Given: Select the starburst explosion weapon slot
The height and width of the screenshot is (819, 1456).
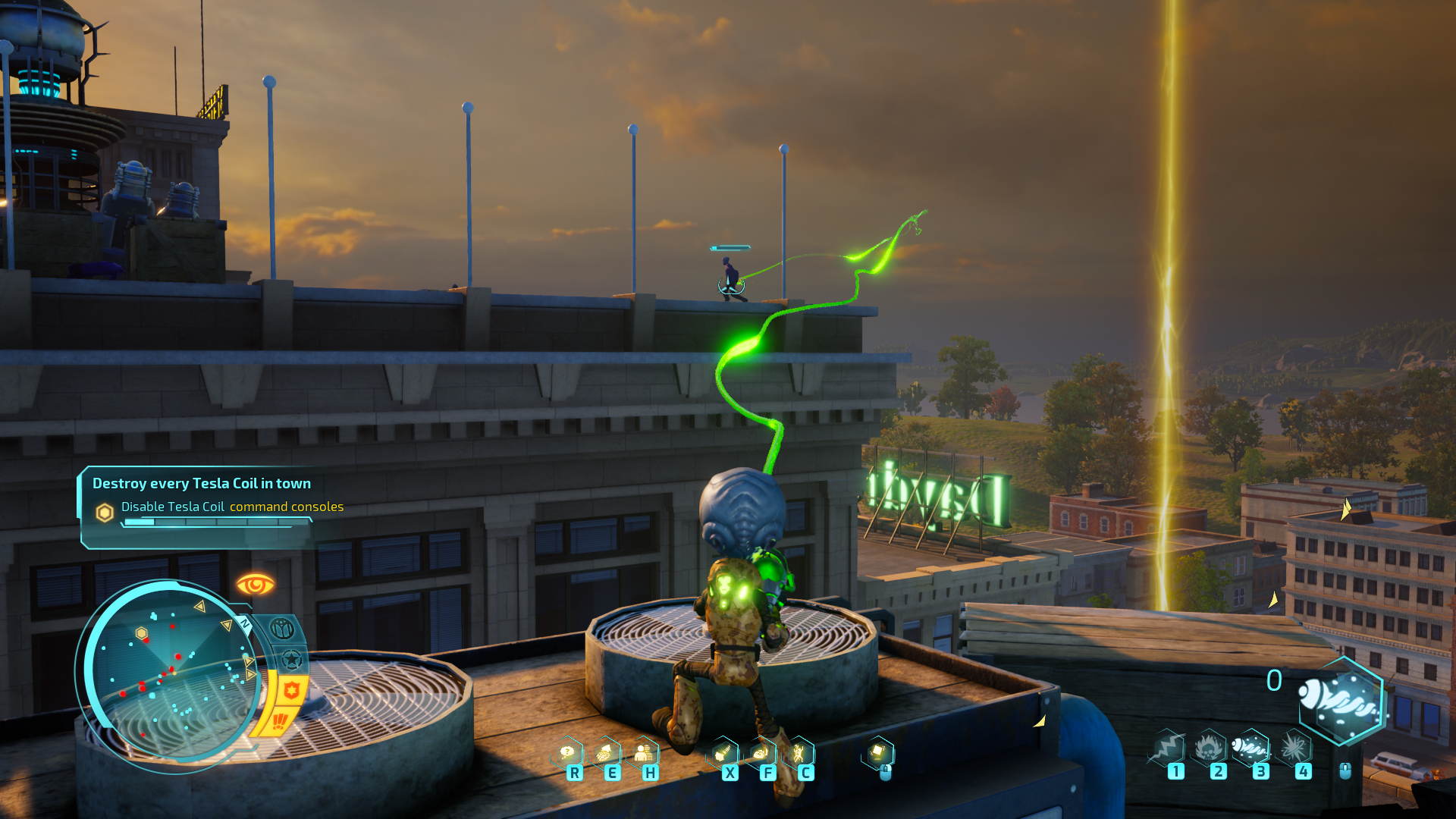Looking at the screenshot, I should point(1294,748).
